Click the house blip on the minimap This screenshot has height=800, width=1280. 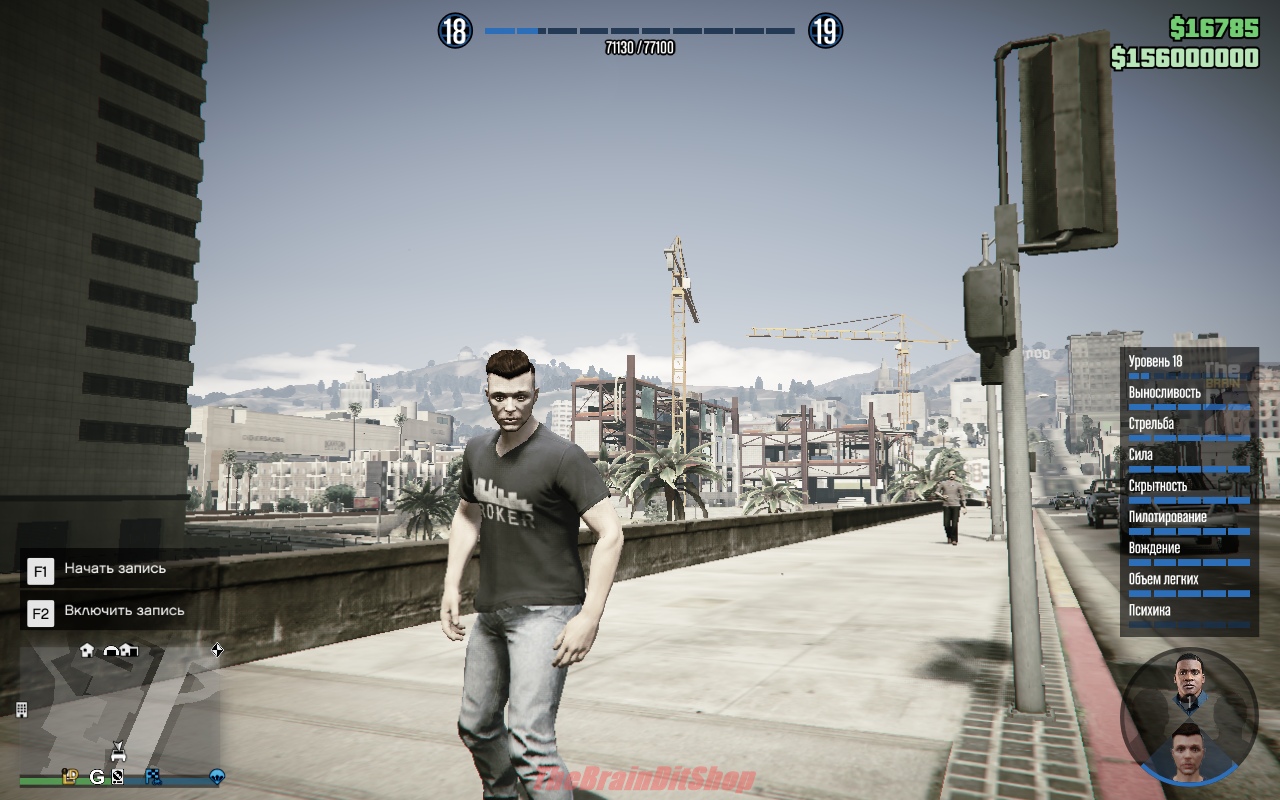point(87,650)
